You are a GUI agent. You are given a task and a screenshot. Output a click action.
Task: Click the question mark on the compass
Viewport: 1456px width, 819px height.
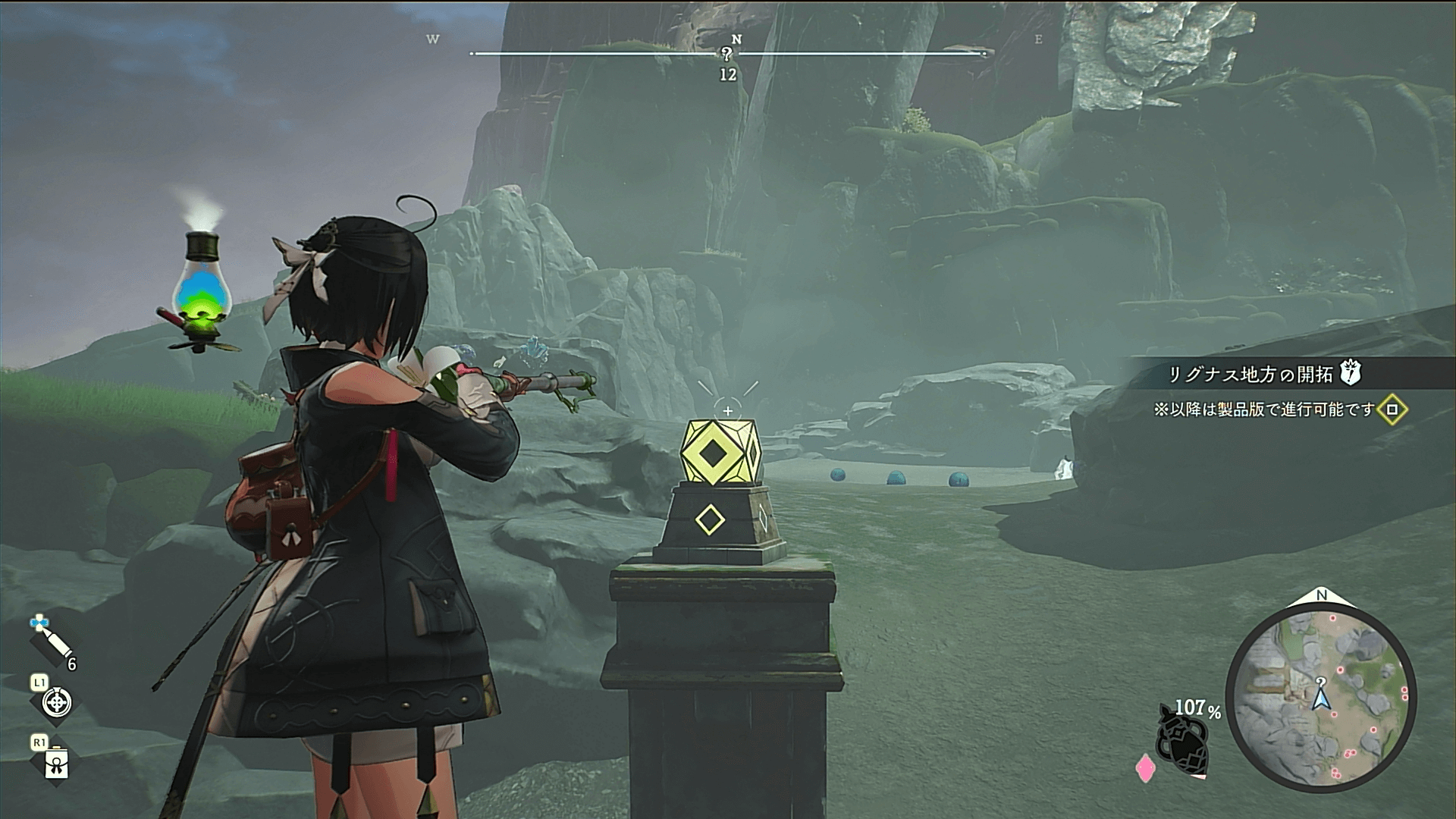click(727, 54)
